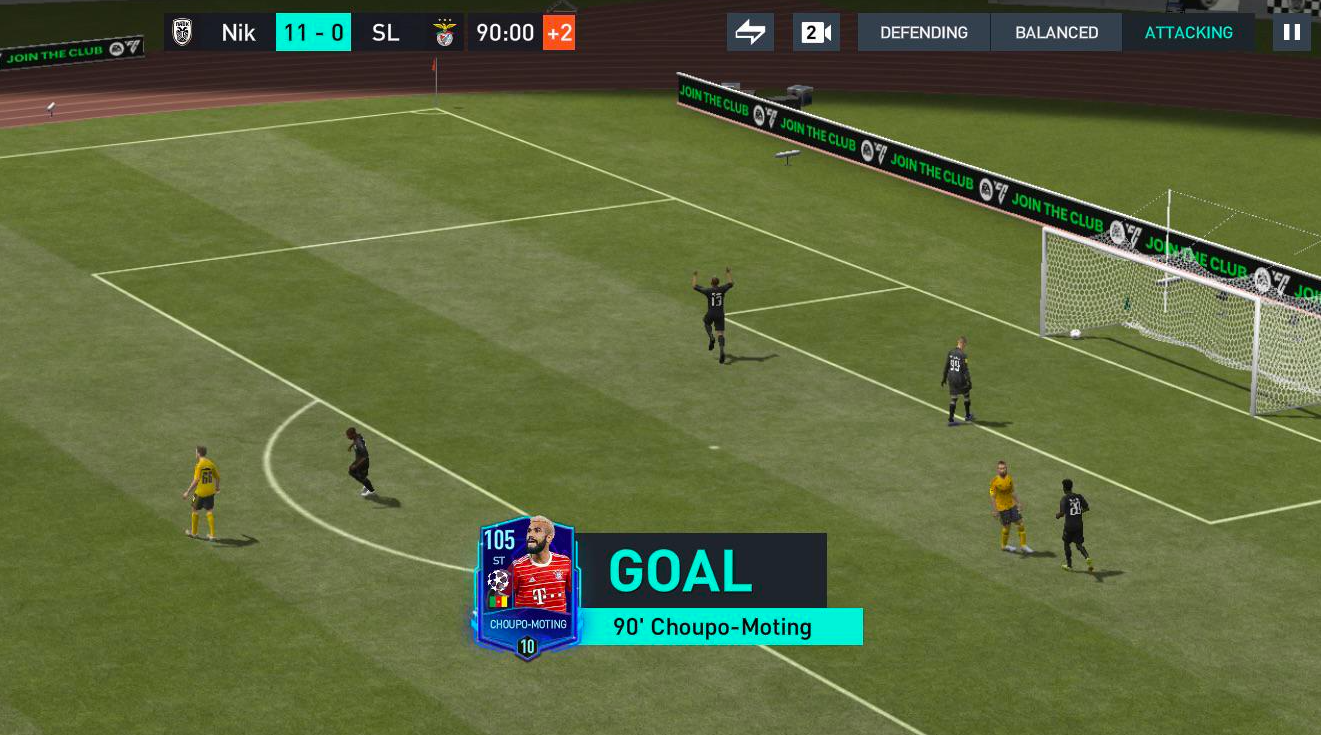Open the camera view selector icon
The image size is (1321, 735).
[816, 32]
